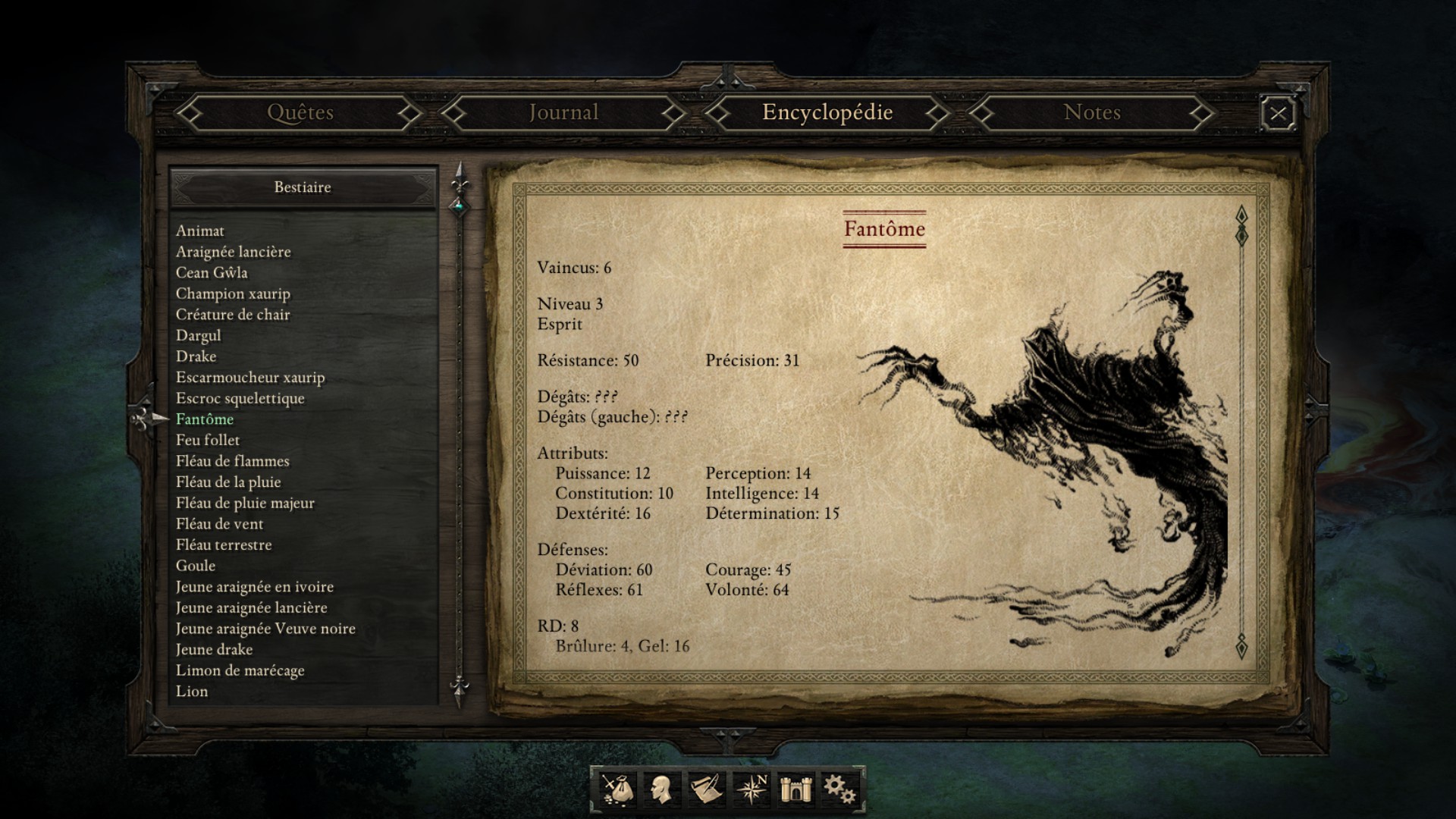Close the journal window with the X
Image resolution: width=1456 pixels, height=819 pixels.
[x=1278, y=114]
